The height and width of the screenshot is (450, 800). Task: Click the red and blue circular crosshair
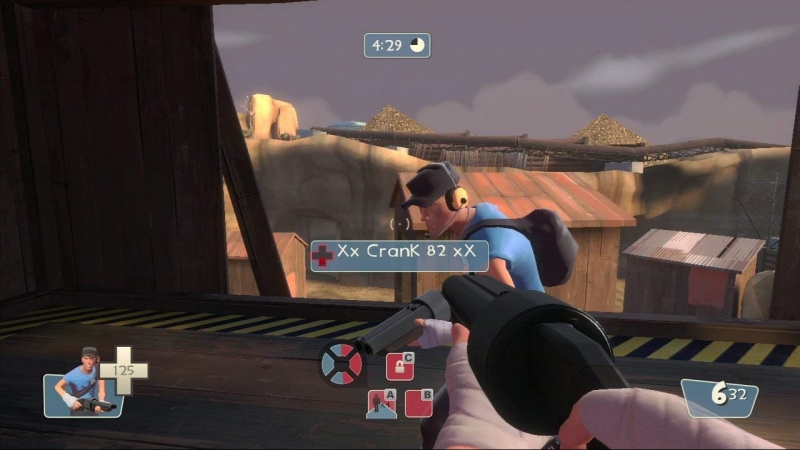tap(341, 363)
